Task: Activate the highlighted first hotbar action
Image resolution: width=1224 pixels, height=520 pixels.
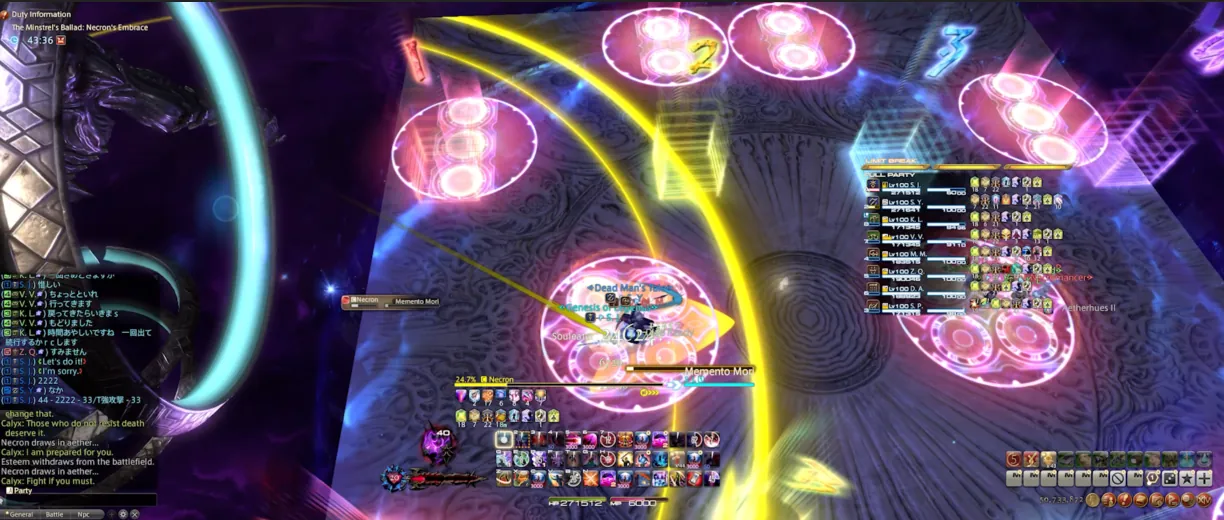Action: coord(505,439)
